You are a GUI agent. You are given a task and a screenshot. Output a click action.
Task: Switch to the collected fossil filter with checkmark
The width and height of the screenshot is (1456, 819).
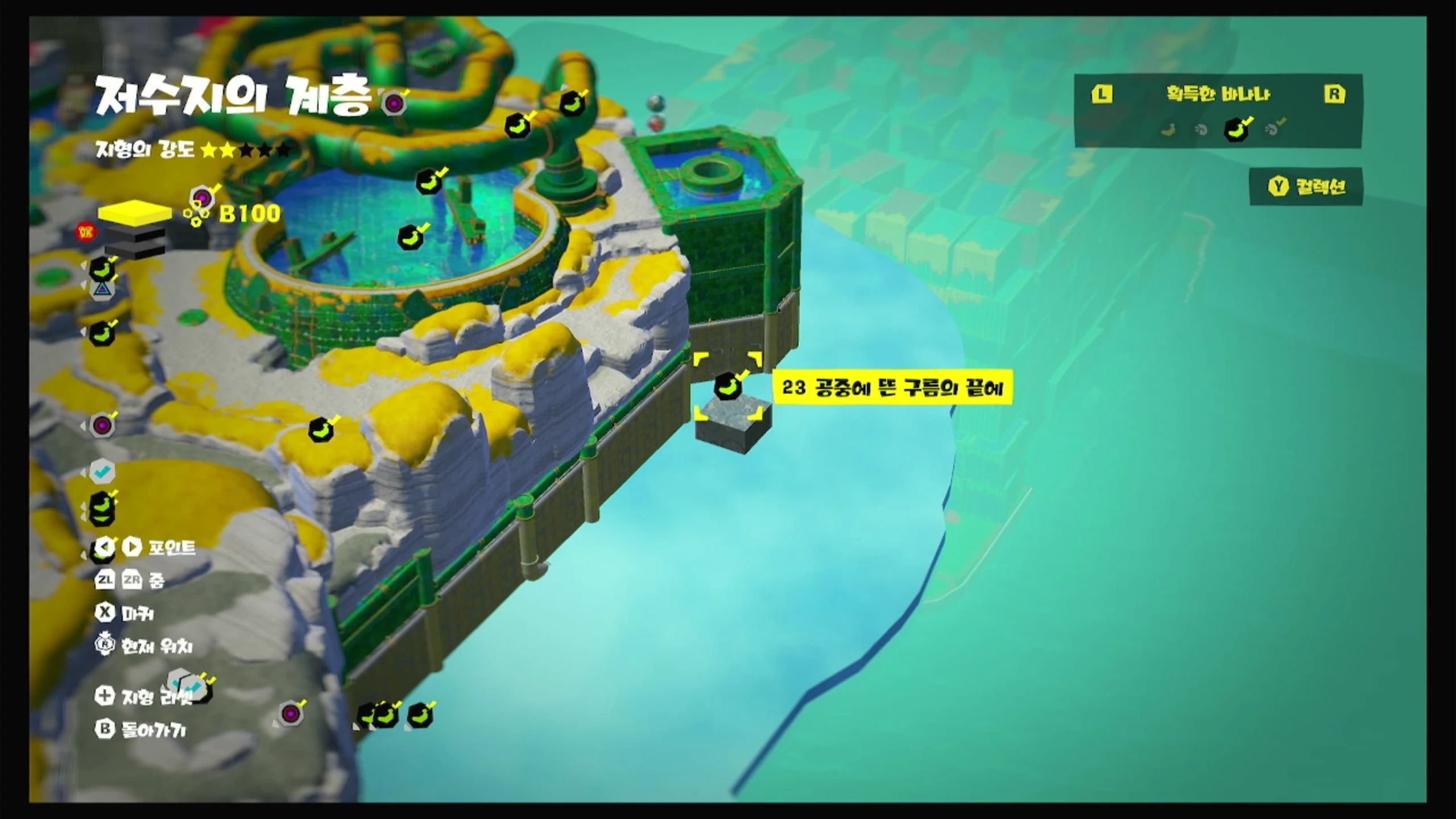click(x=1273, y=129)
